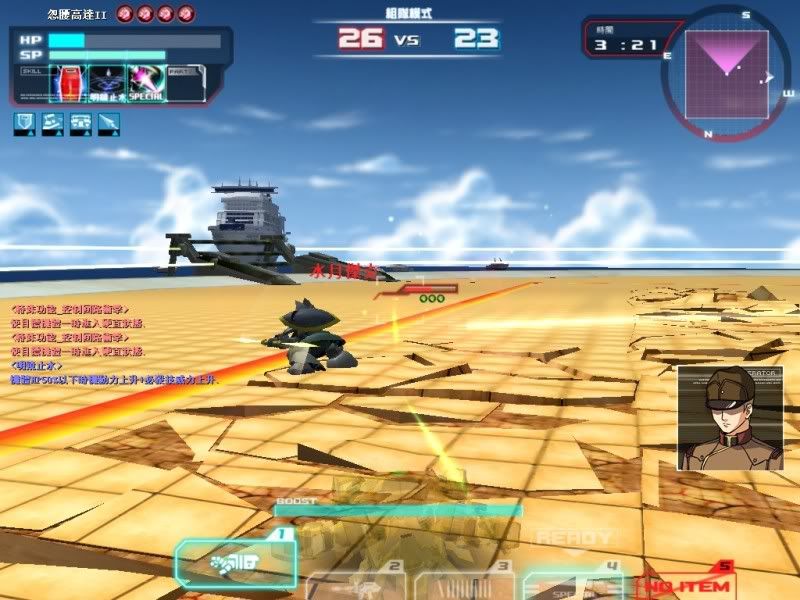Click the spear-shaped buff status icon
This screenshot has width=800, height=600.
(x=108, y=124)
